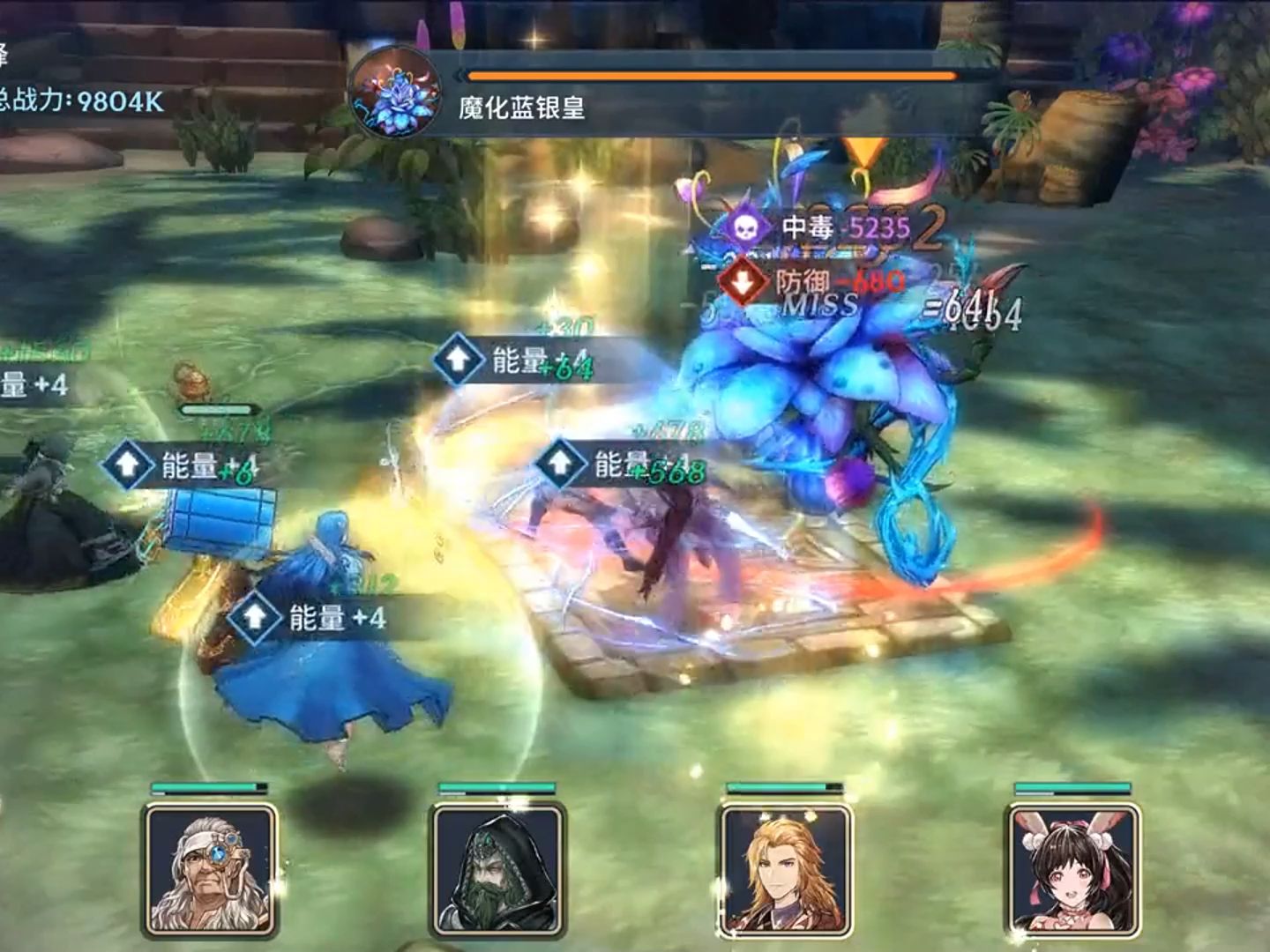Select the poison (中毒) debuff skull icon
The width and height of the screenshot is (1270, 952).
point(746,227)
